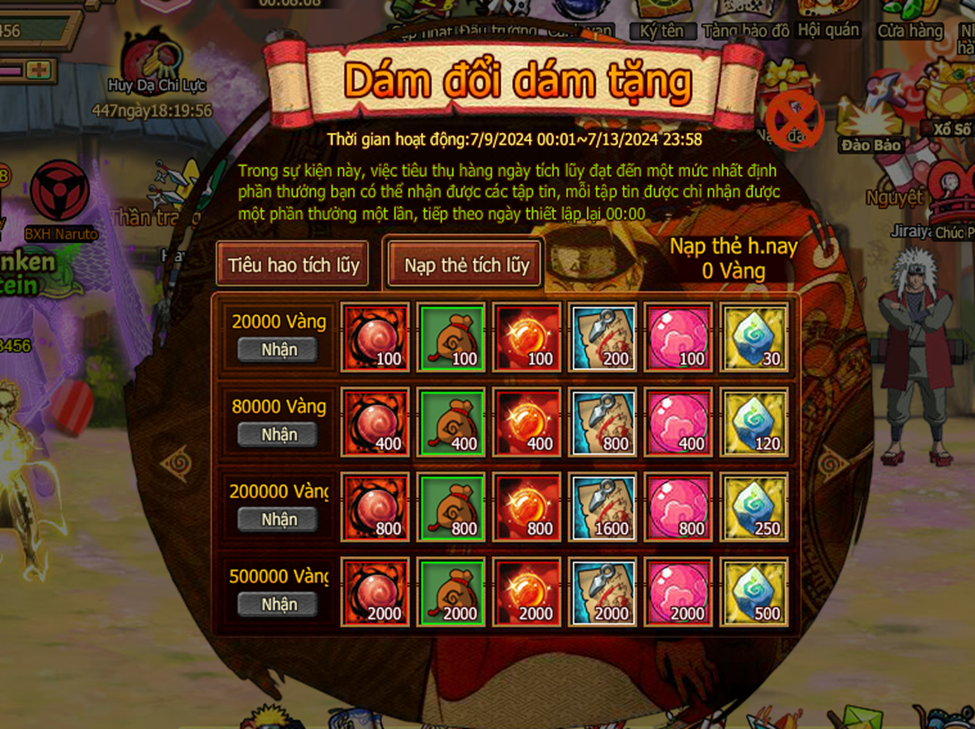Image resolution: width=975 pixels, height=729 pixels.
Task: Click Nhận for the 500000 Vàng tier
Action: [279, 604]
